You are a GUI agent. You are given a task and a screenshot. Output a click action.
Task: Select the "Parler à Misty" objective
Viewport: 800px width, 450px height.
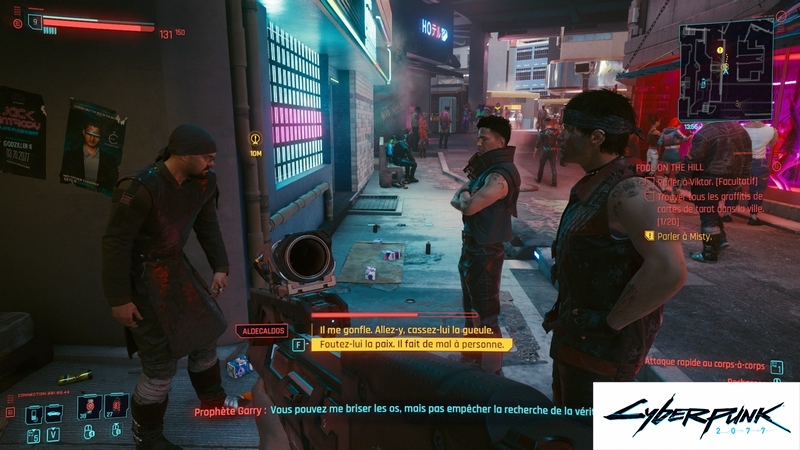click(690, 235)
